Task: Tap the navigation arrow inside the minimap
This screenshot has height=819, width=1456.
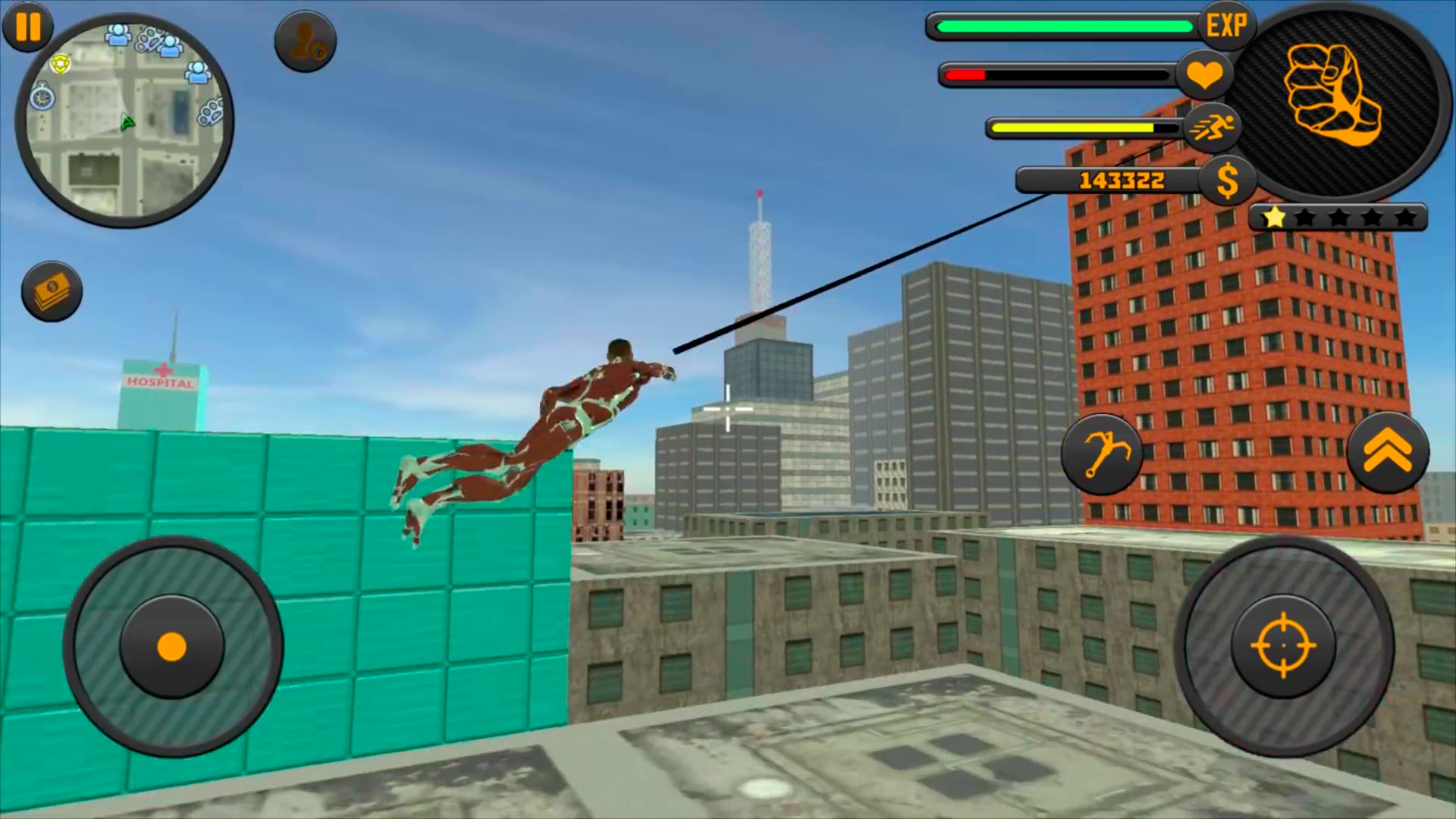Action: click(x=126, y=122)
